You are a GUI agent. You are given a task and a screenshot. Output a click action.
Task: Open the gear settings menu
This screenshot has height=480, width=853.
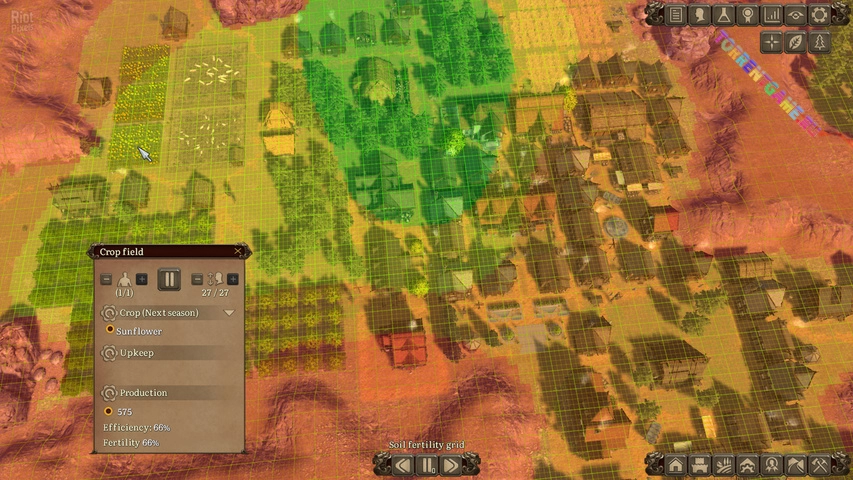[820, 14]
